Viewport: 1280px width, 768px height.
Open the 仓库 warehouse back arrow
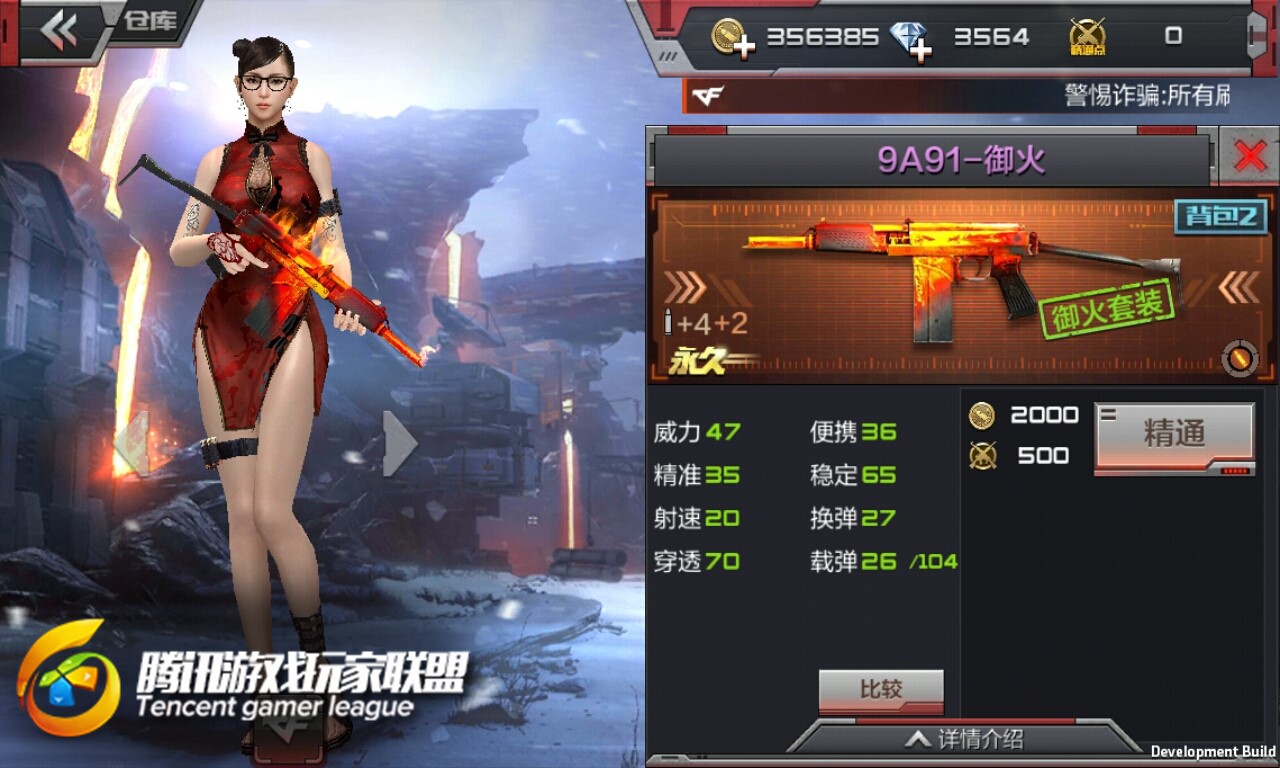[x=62, y=27]
